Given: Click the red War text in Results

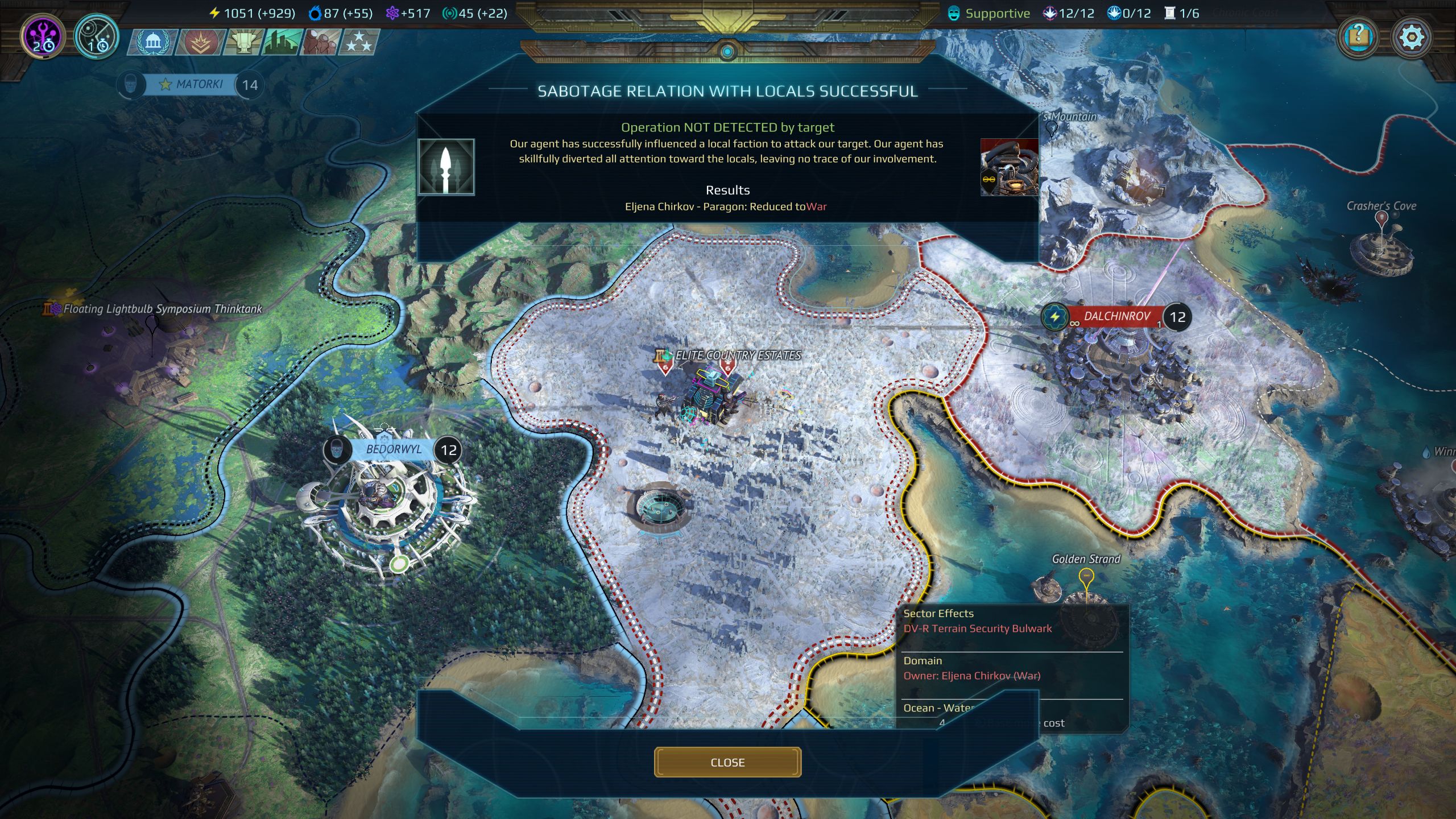Looking at the screenshot, I should [816, 206].
